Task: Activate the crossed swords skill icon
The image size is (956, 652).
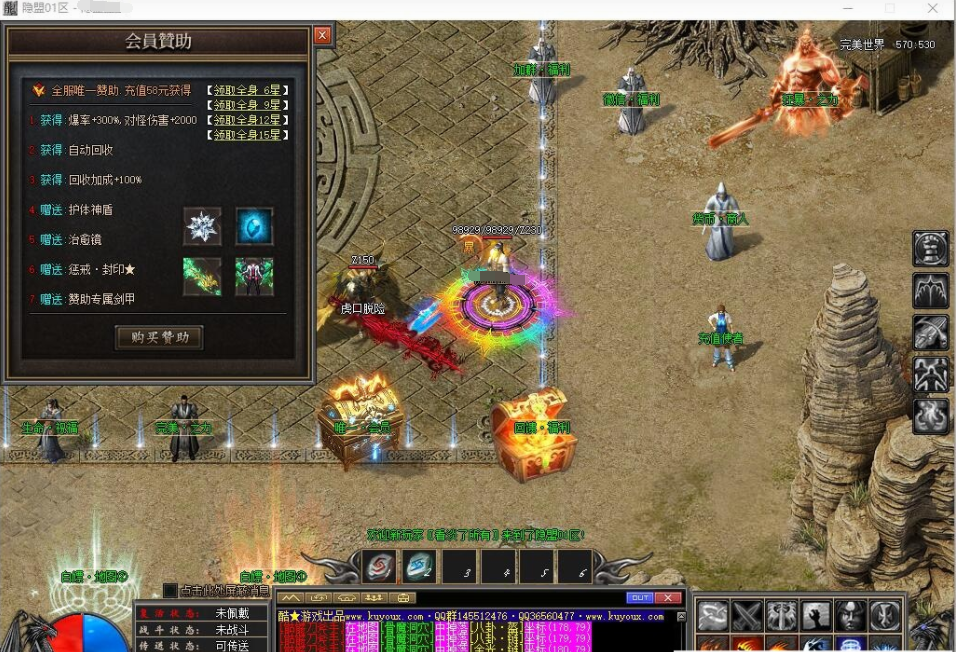Action: pyautogui.click(x=747, y=616)
